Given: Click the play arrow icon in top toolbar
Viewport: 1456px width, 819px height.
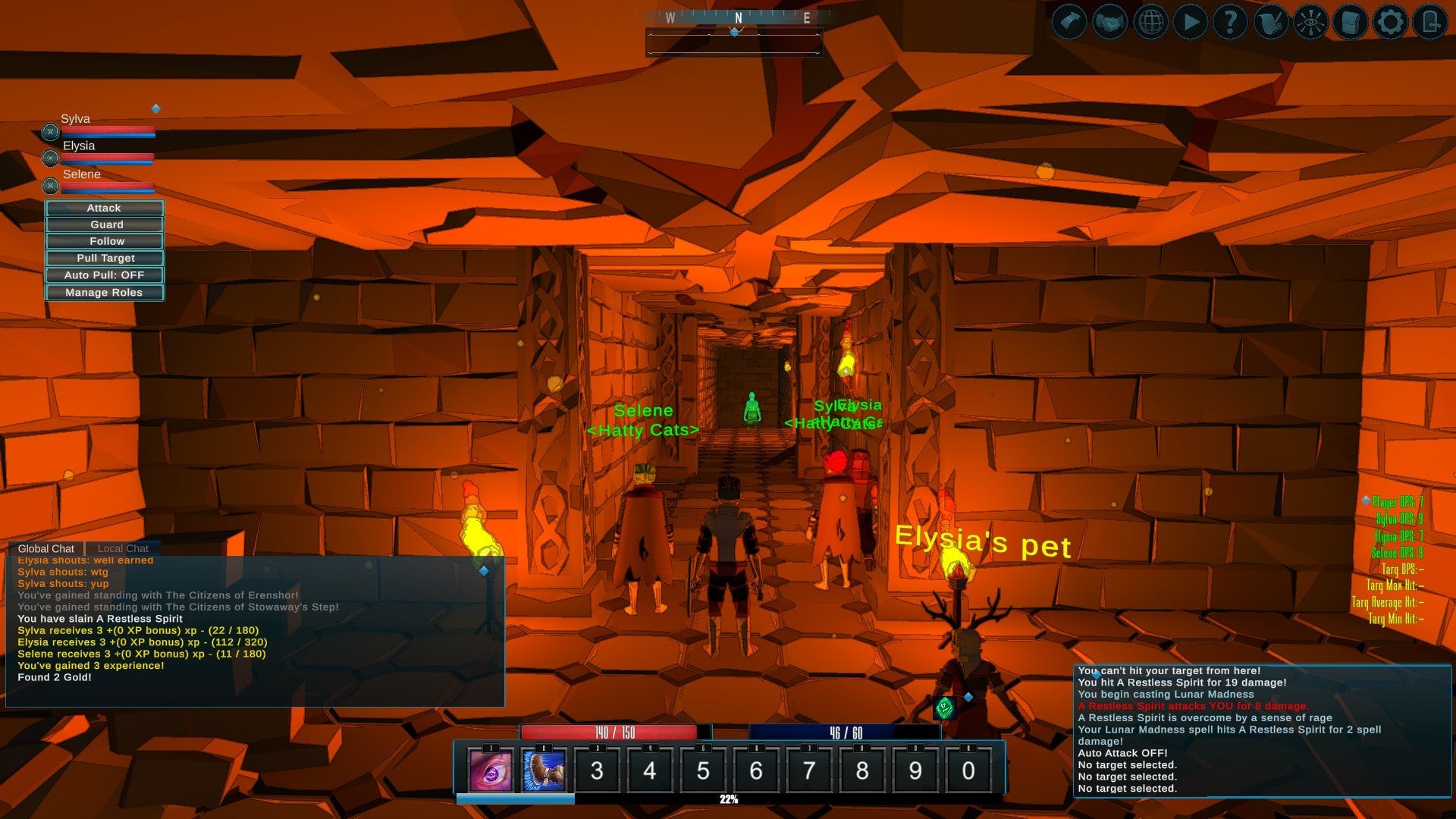Looking at the screenshot, I should [1189, 21].
